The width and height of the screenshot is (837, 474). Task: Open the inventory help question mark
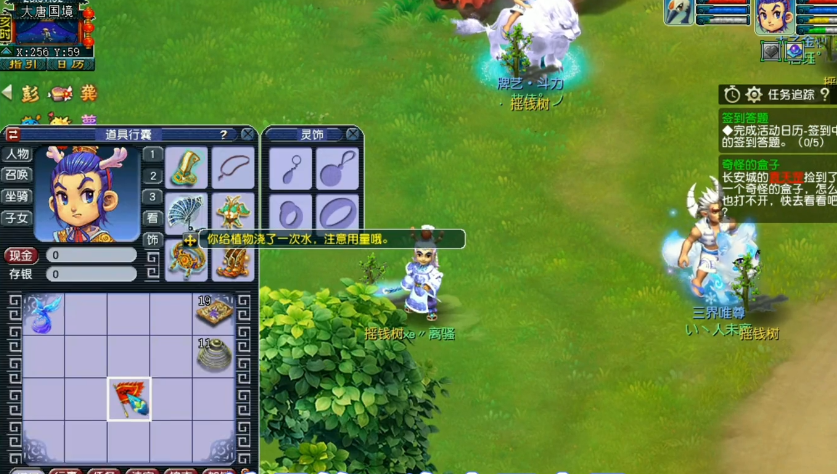click(224, 134)
